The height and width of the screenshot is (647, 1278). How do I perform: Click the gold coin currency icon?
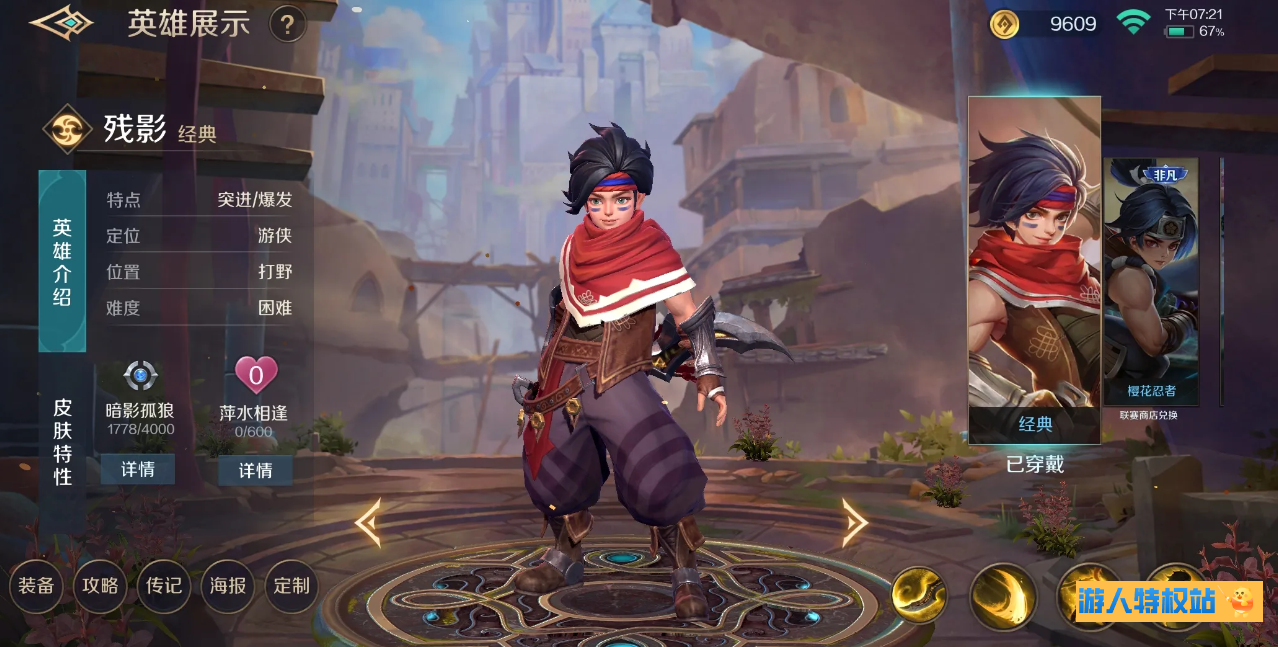(x=1004, y=24)
